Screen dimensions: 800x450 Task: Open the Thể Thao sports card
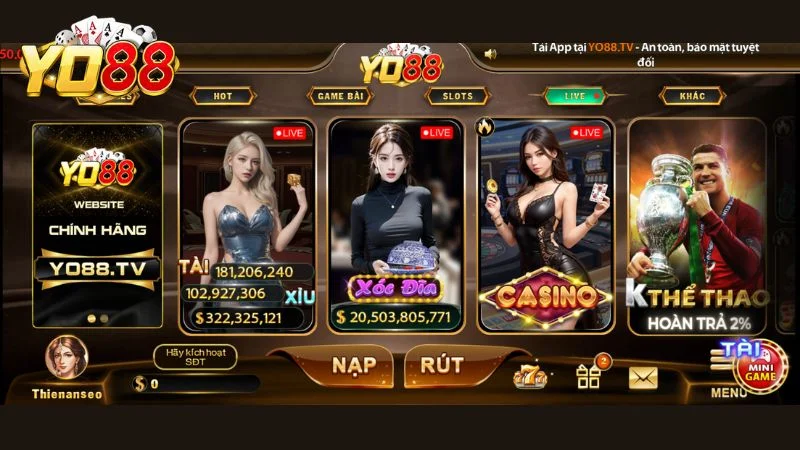click(698, 226)
